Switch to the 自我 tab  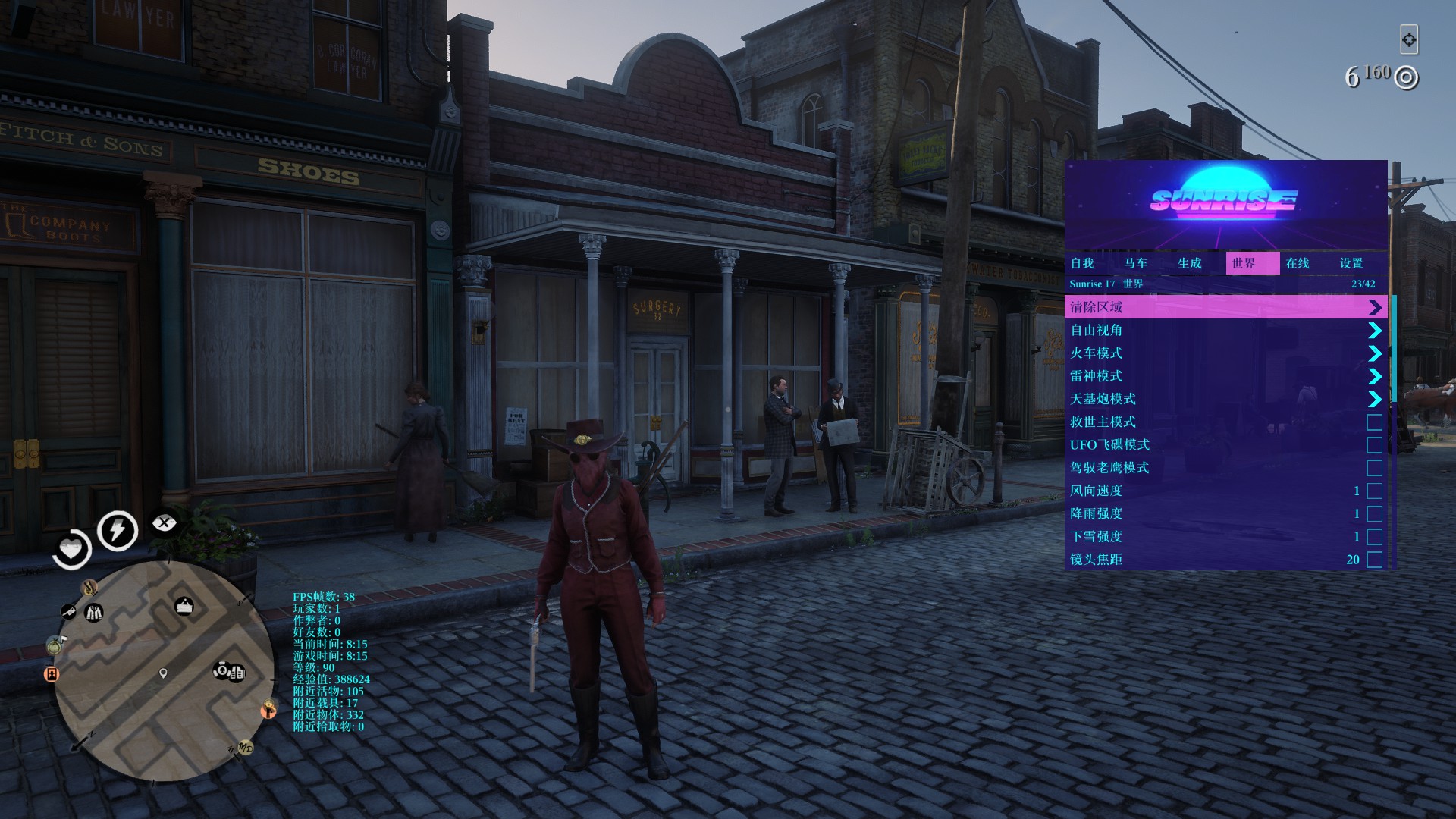1082,263
